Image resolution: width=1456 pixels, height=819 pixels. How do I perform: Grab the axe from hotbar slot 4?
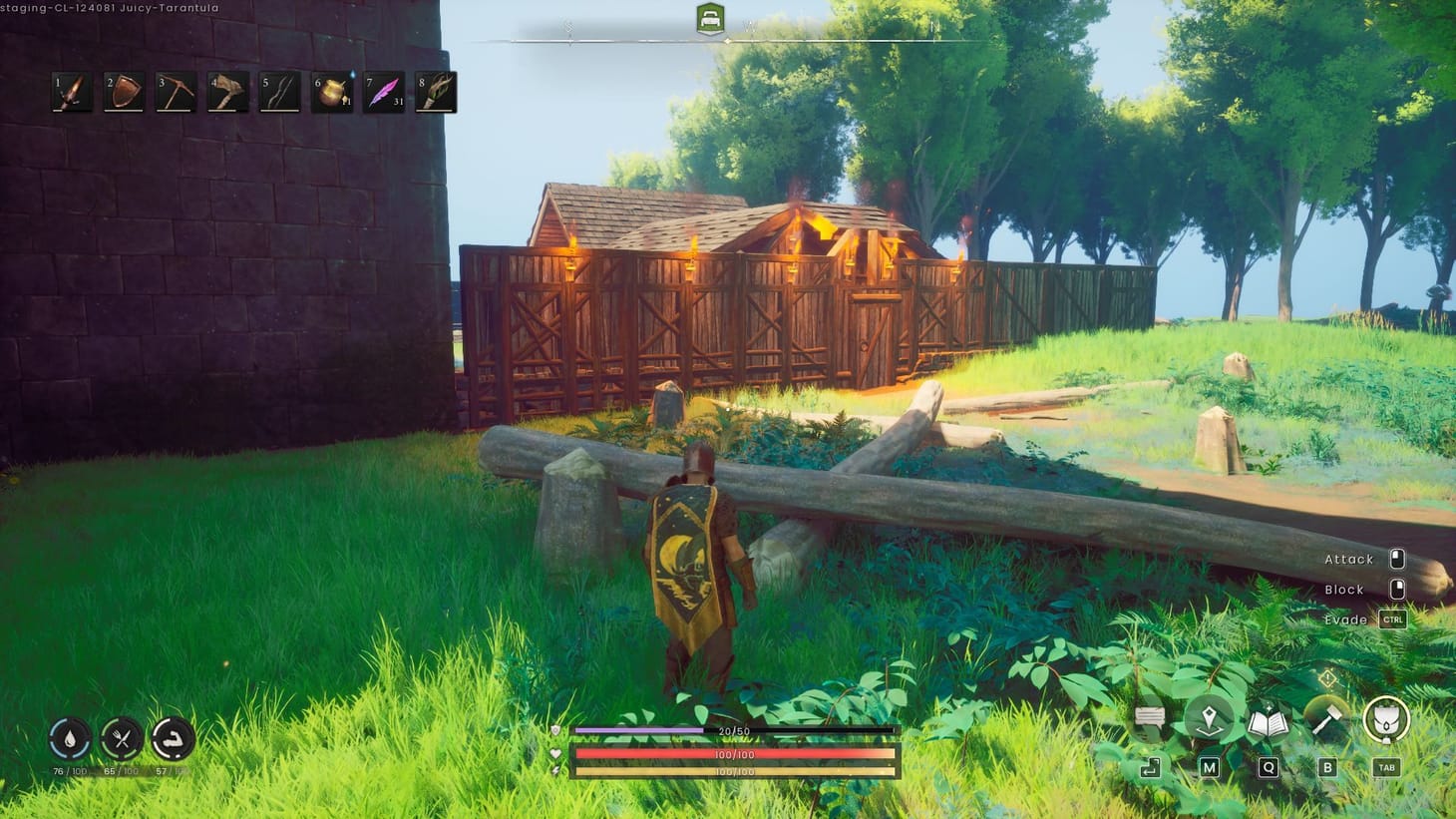pyautogui.click(x=225, y=91)
